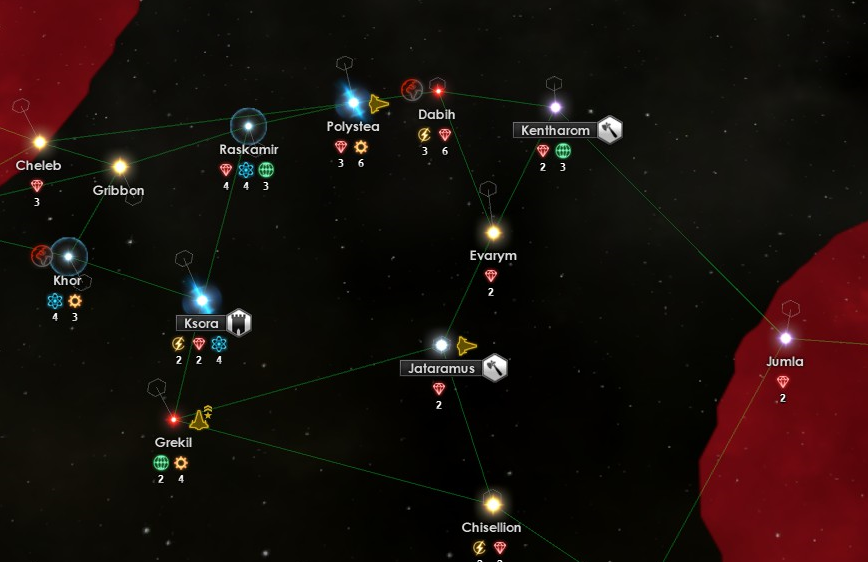Choose the Polystea star system
Viewport: 868px width, 562px height.
(x=352, y=102)
